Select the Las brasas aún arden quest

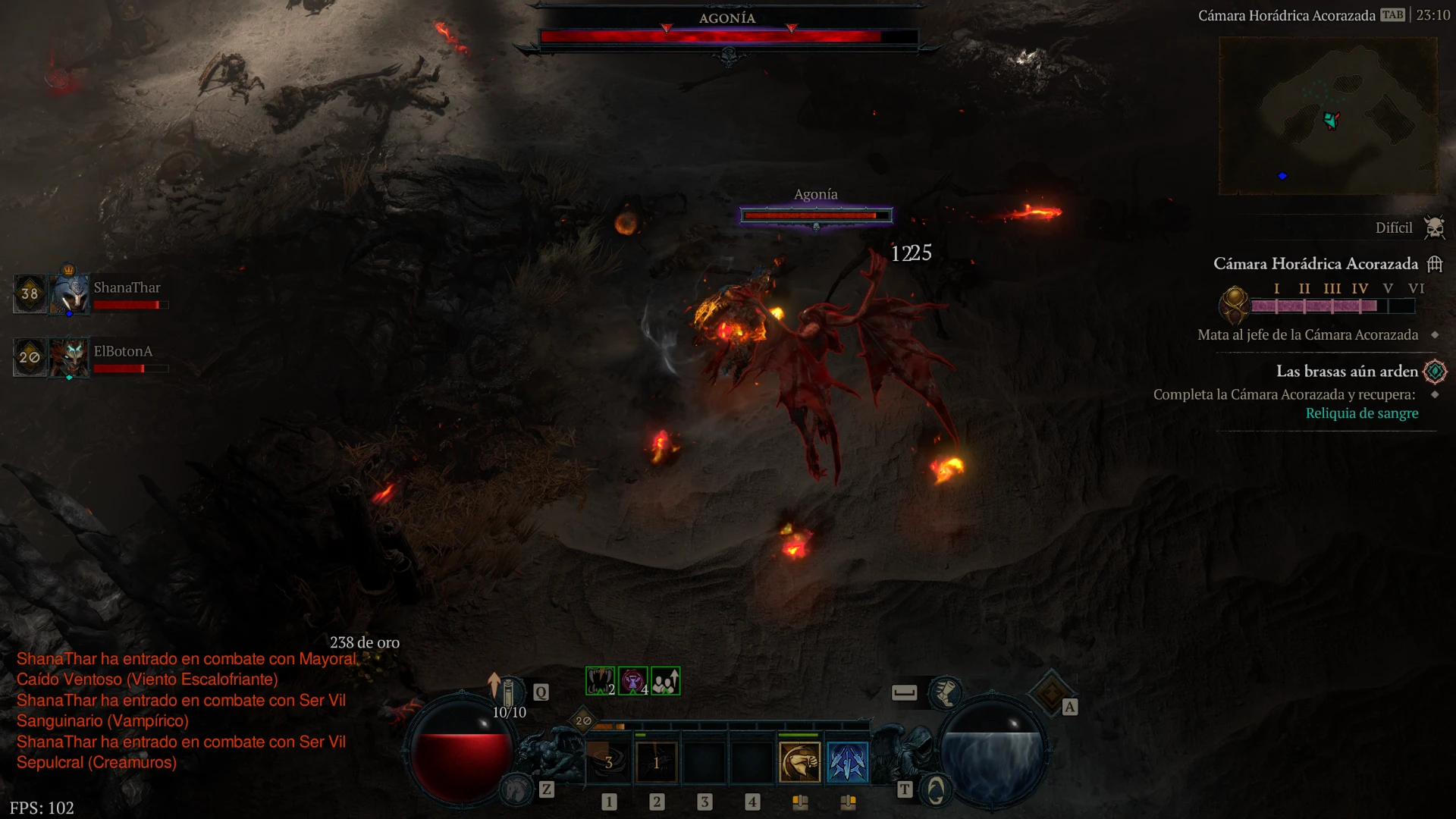tap(1347, 372)
